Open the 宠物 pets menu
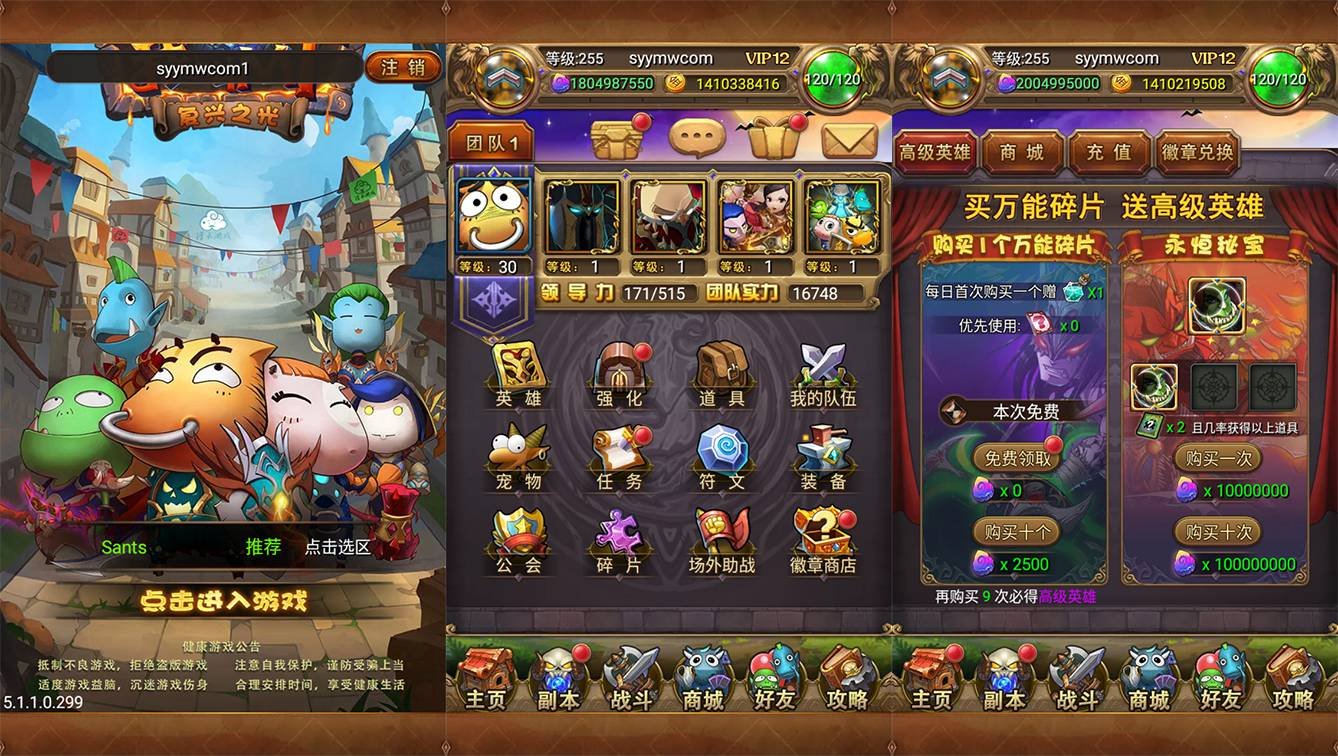 point(519,458)
